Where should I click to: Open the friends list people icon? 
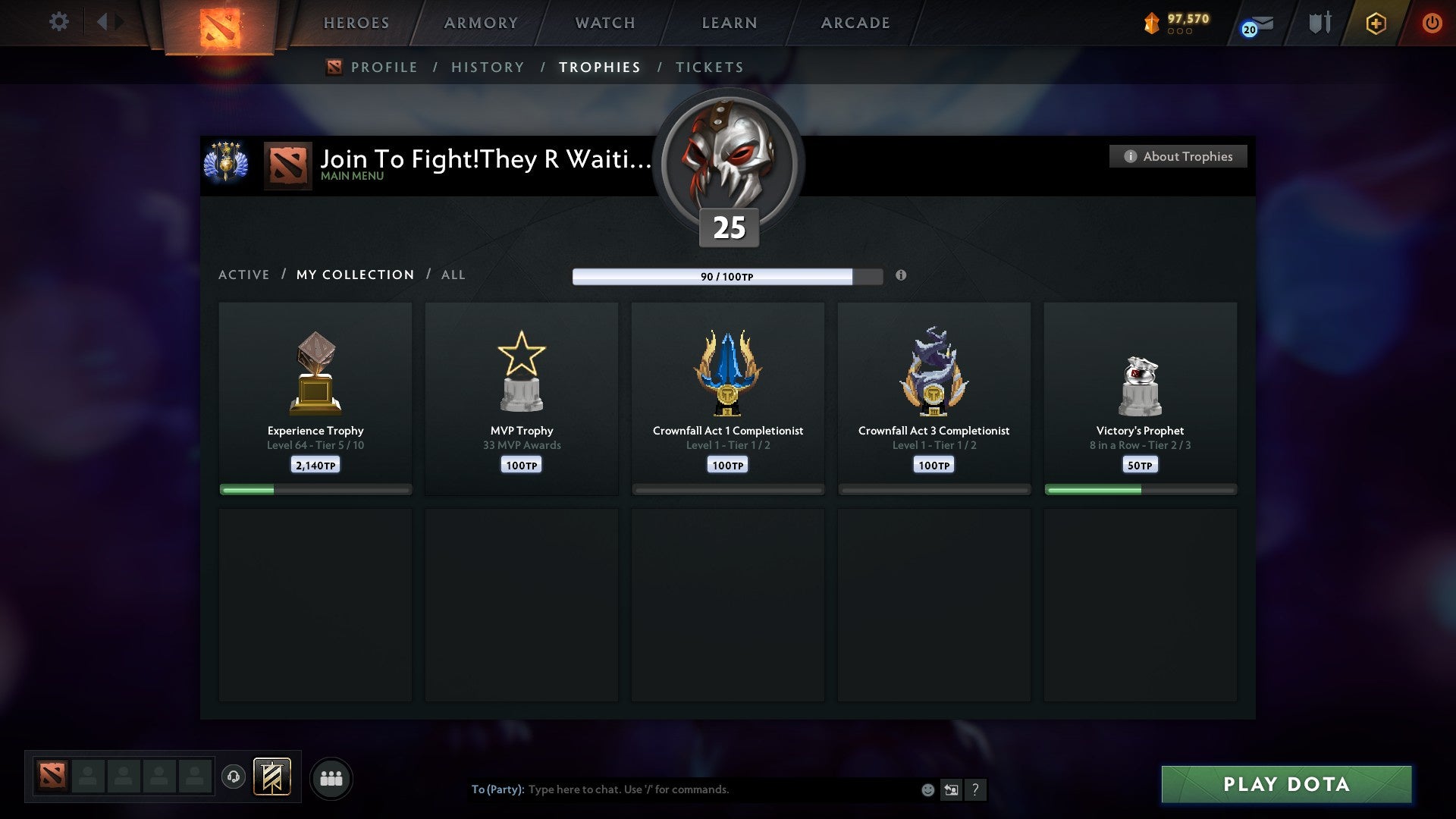pos(331,777)
